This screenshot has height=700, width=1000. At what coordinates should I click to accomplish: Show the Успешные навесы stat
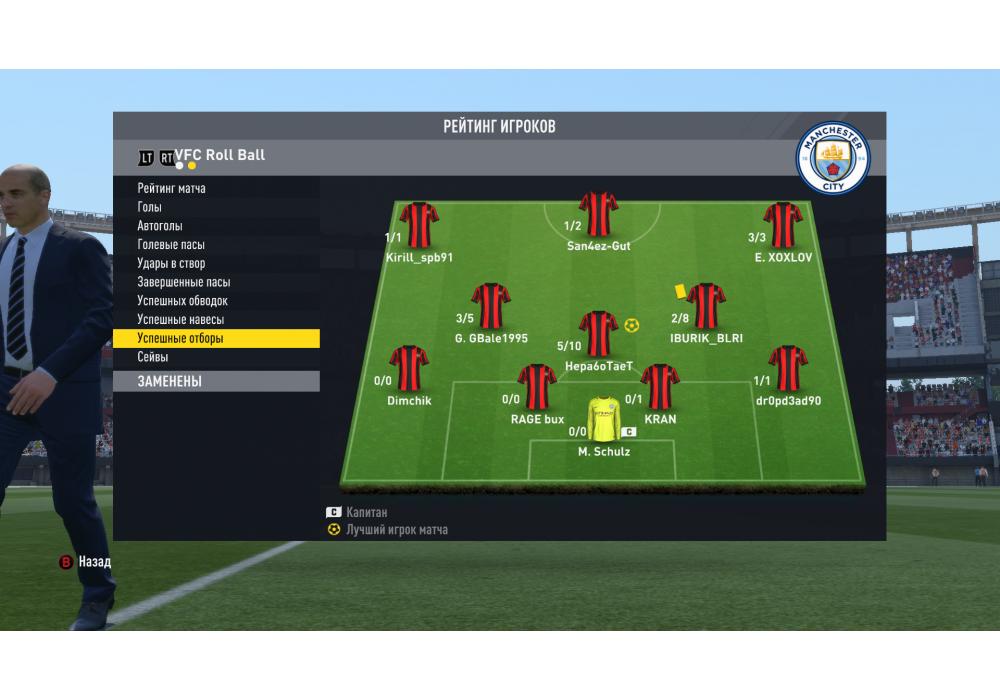181,320
